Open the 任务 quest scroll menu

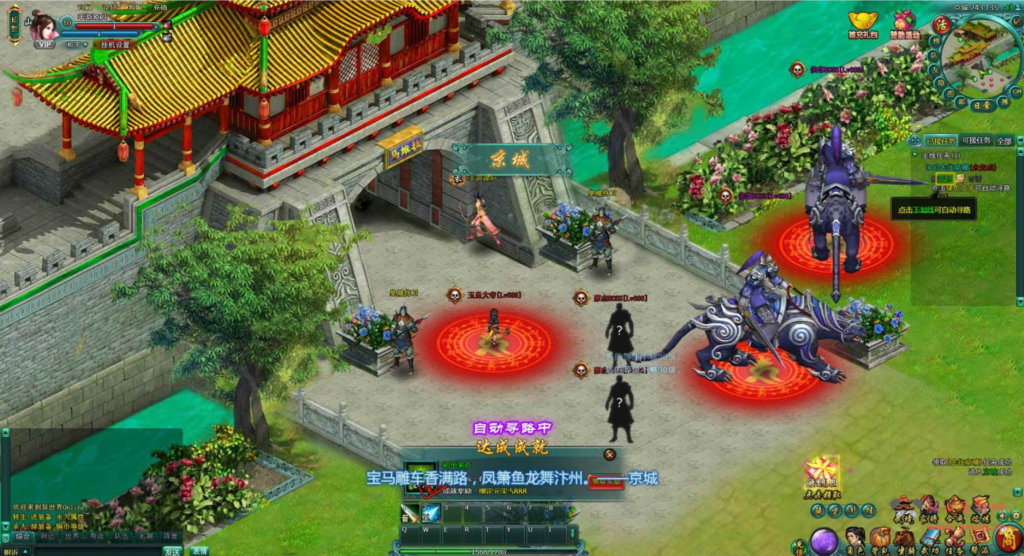point(954,538)
